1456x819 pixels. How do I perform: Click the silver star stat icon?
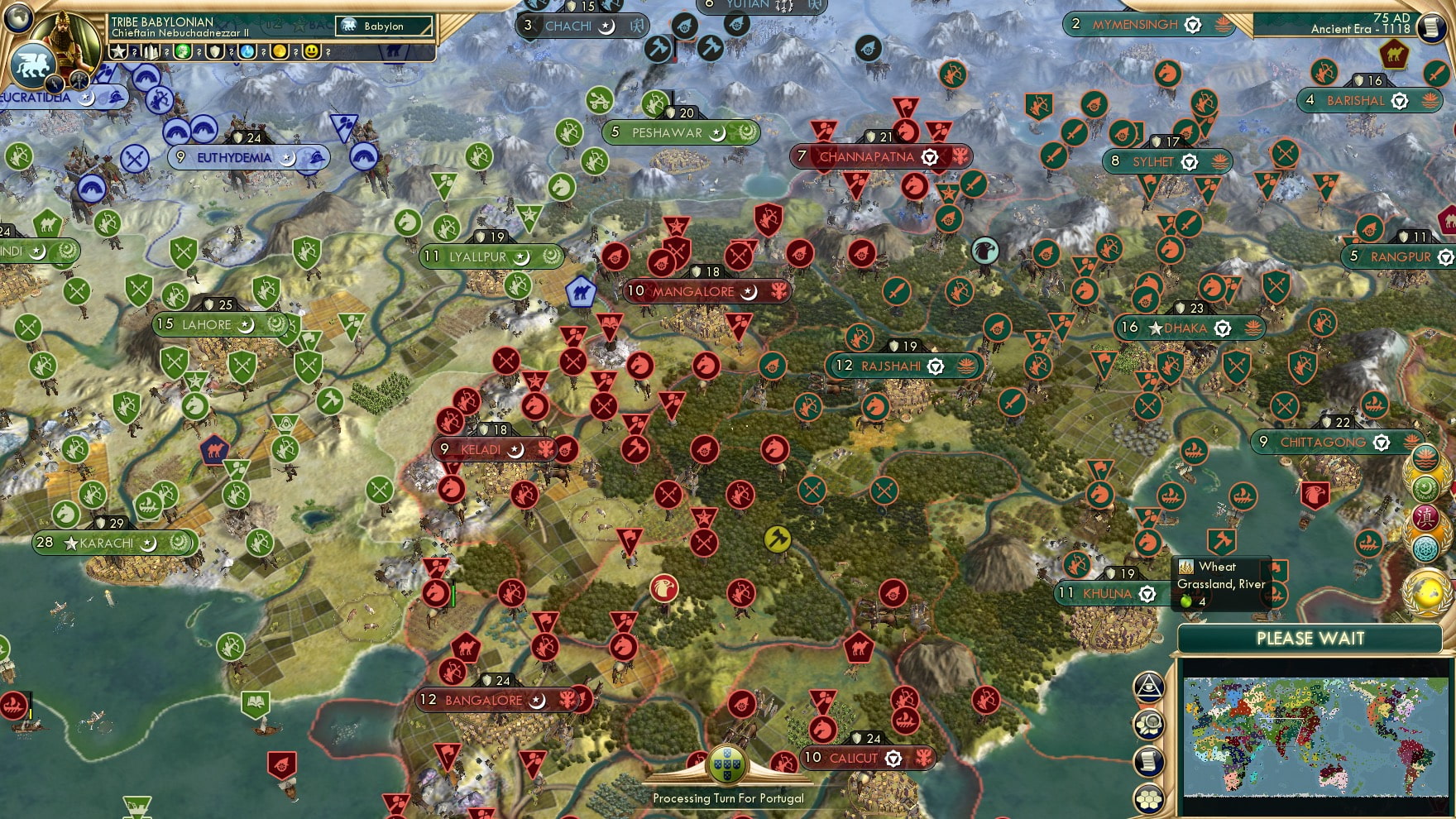pos(118,52)
